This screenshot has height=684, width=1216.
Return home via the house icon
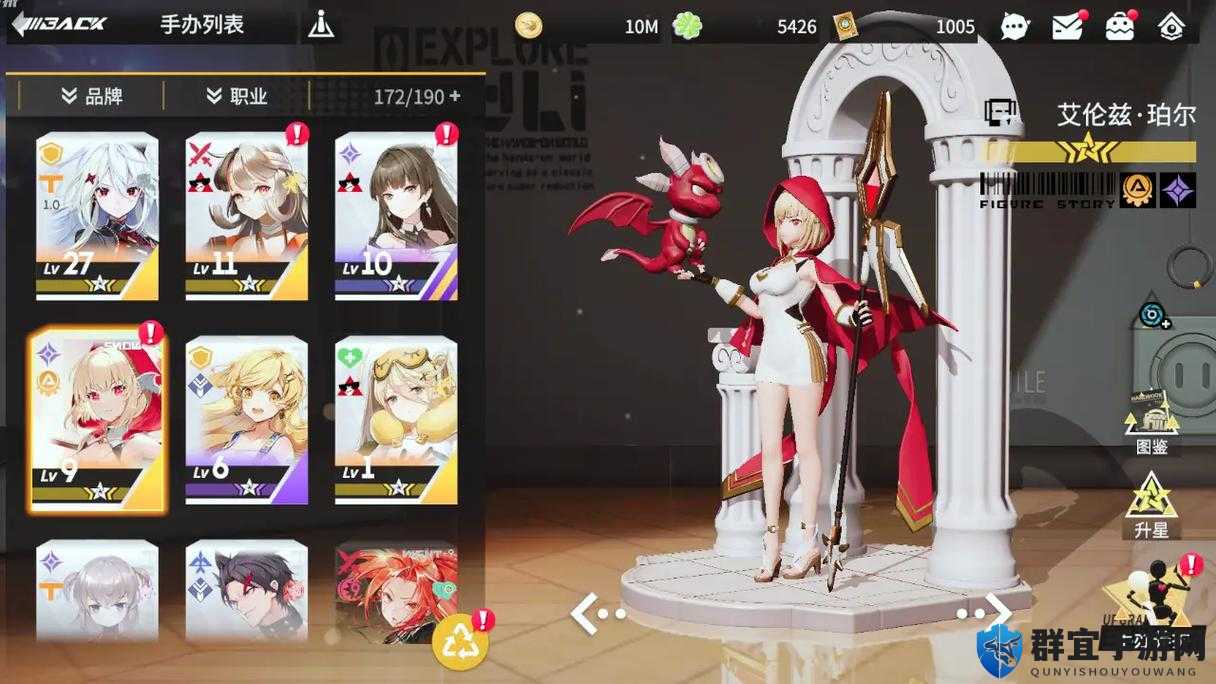coord(1171,26)
